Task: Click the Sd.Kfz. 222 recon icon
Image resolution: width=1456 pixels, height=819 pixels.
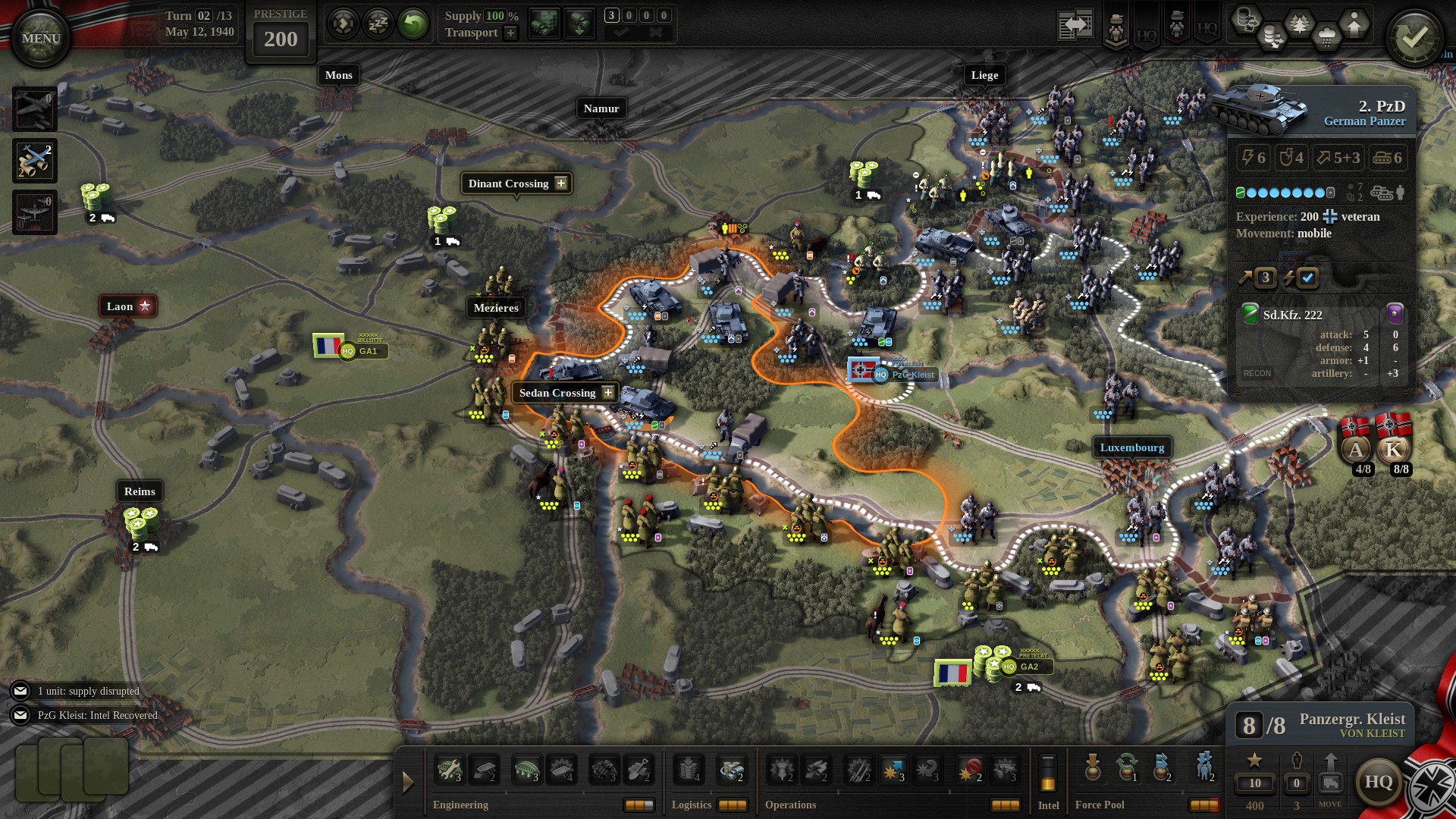Action: tap(1248, 314)
